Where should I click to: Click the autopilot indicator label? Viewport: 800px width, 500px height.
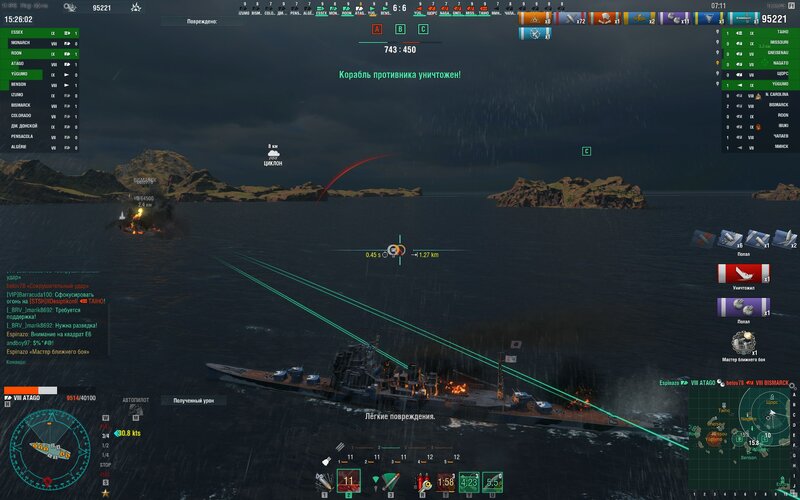click(135, 400)
